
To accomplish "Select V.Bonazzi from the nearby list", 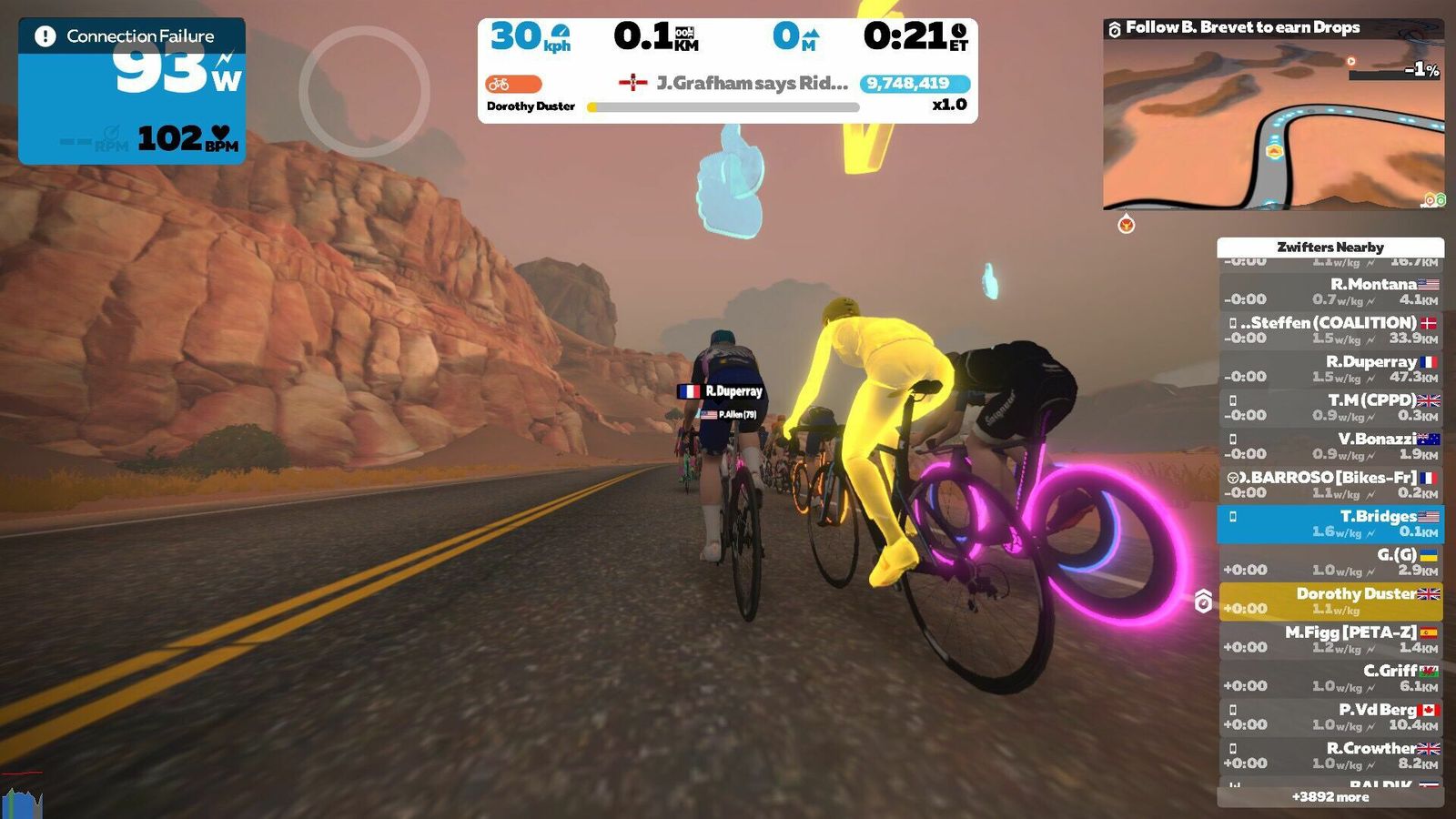I will click(1330, 446).
